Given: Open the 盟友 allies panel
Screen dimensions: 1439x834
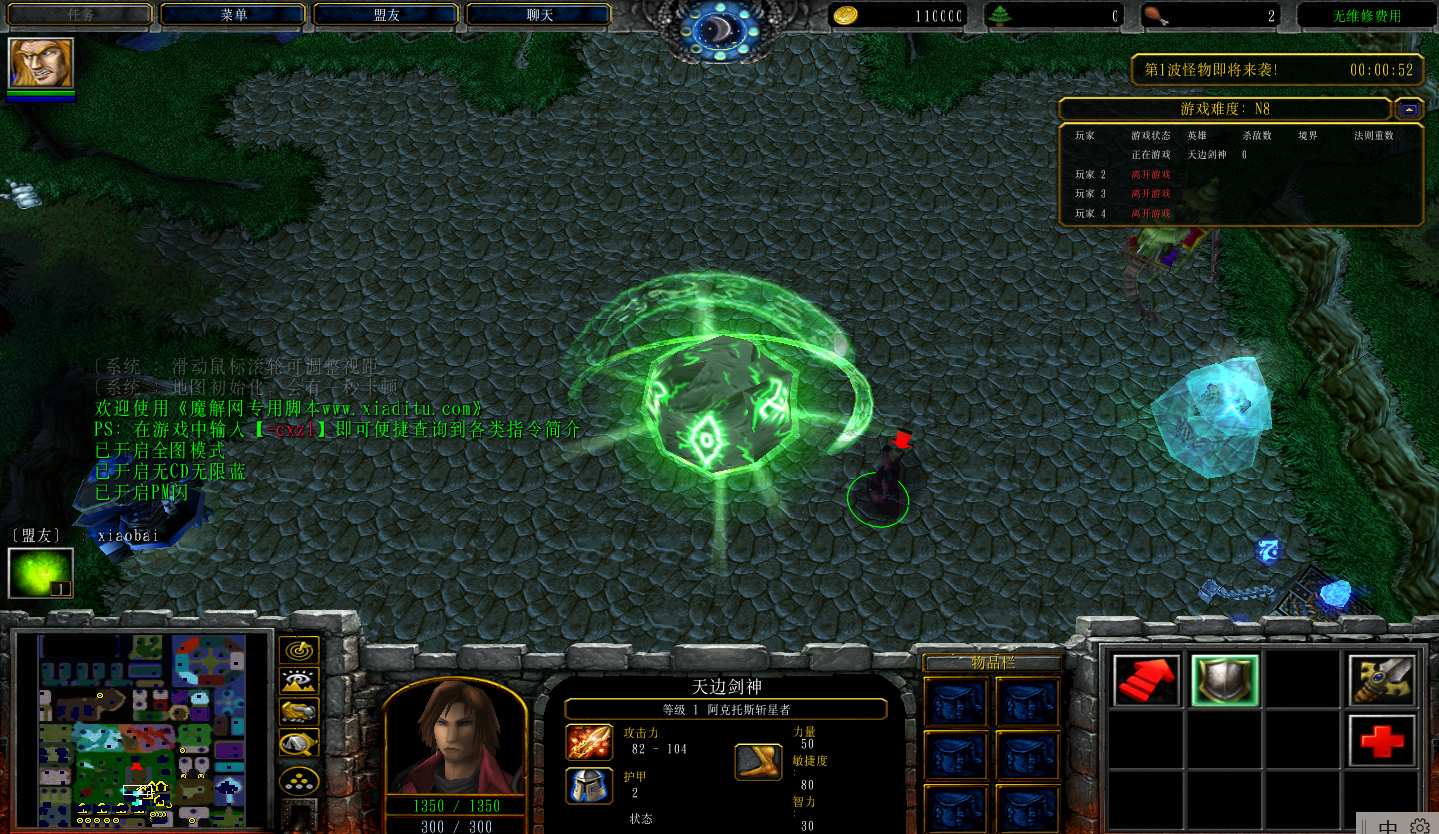Looking at the screenshot, I should tap(386, 15).
